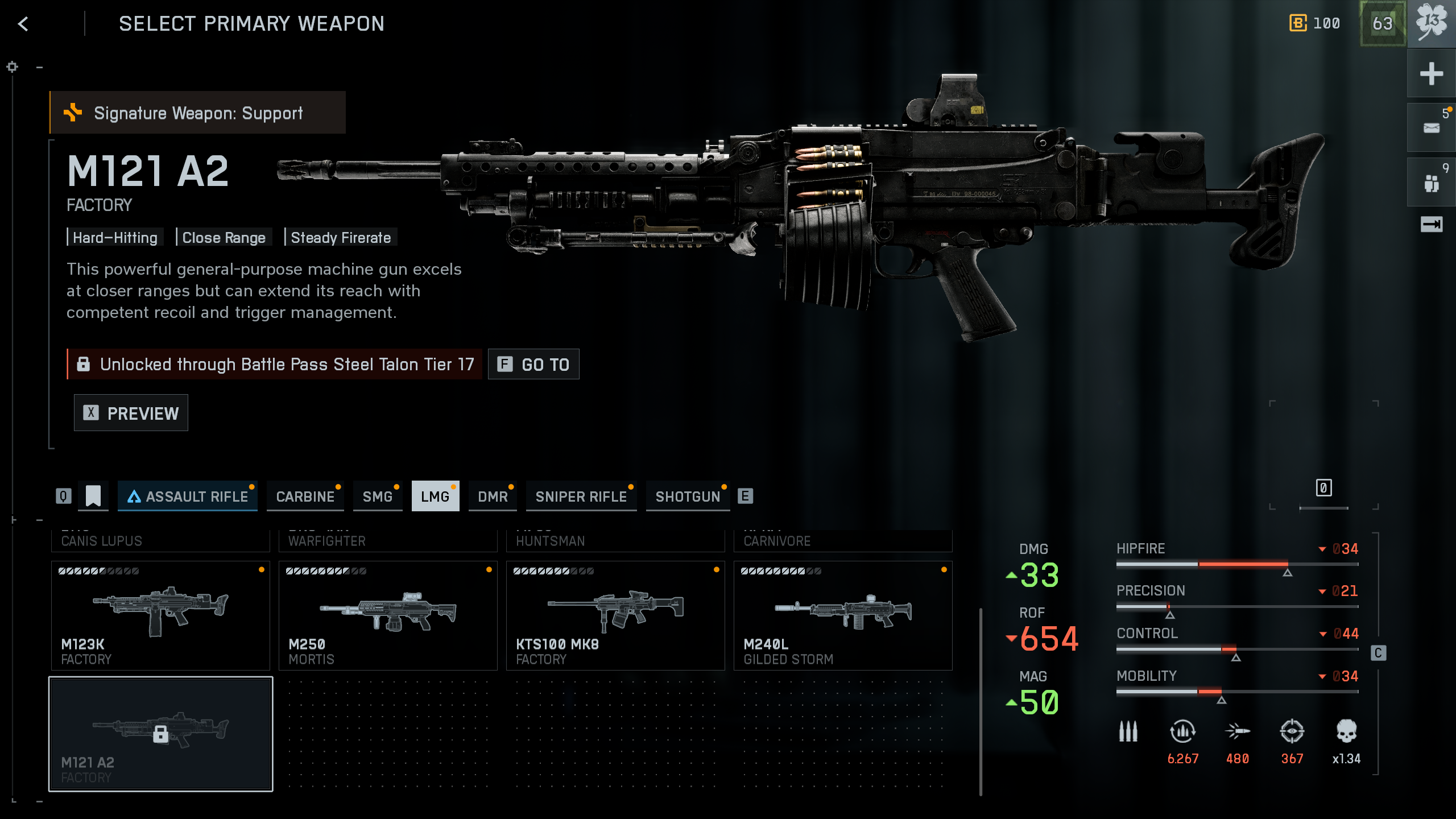Open the Shotgun category

point(688,496)
